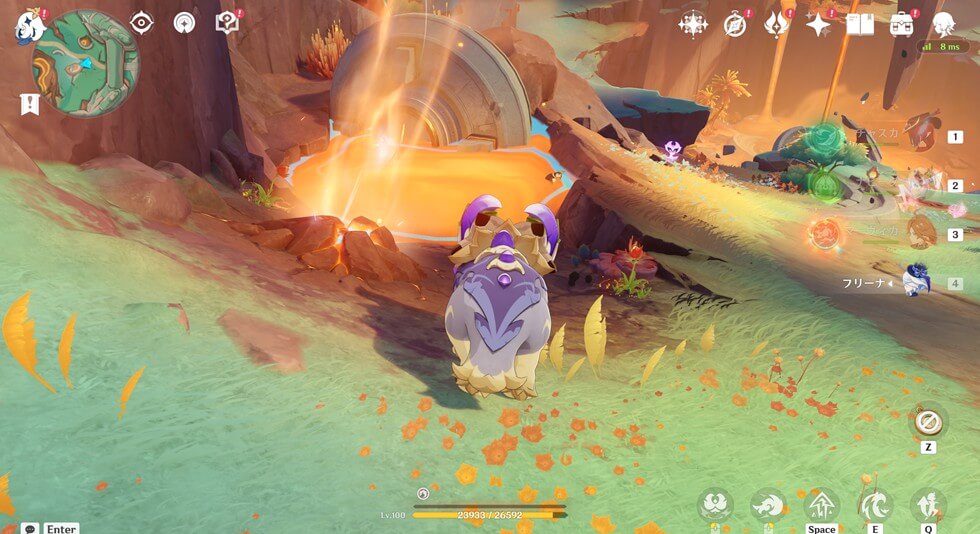Image resolution: width=980 pixels, height=534 pixels.
Task: Open the tutorial speech-bubble question mark icon
Action: (227, 22)
